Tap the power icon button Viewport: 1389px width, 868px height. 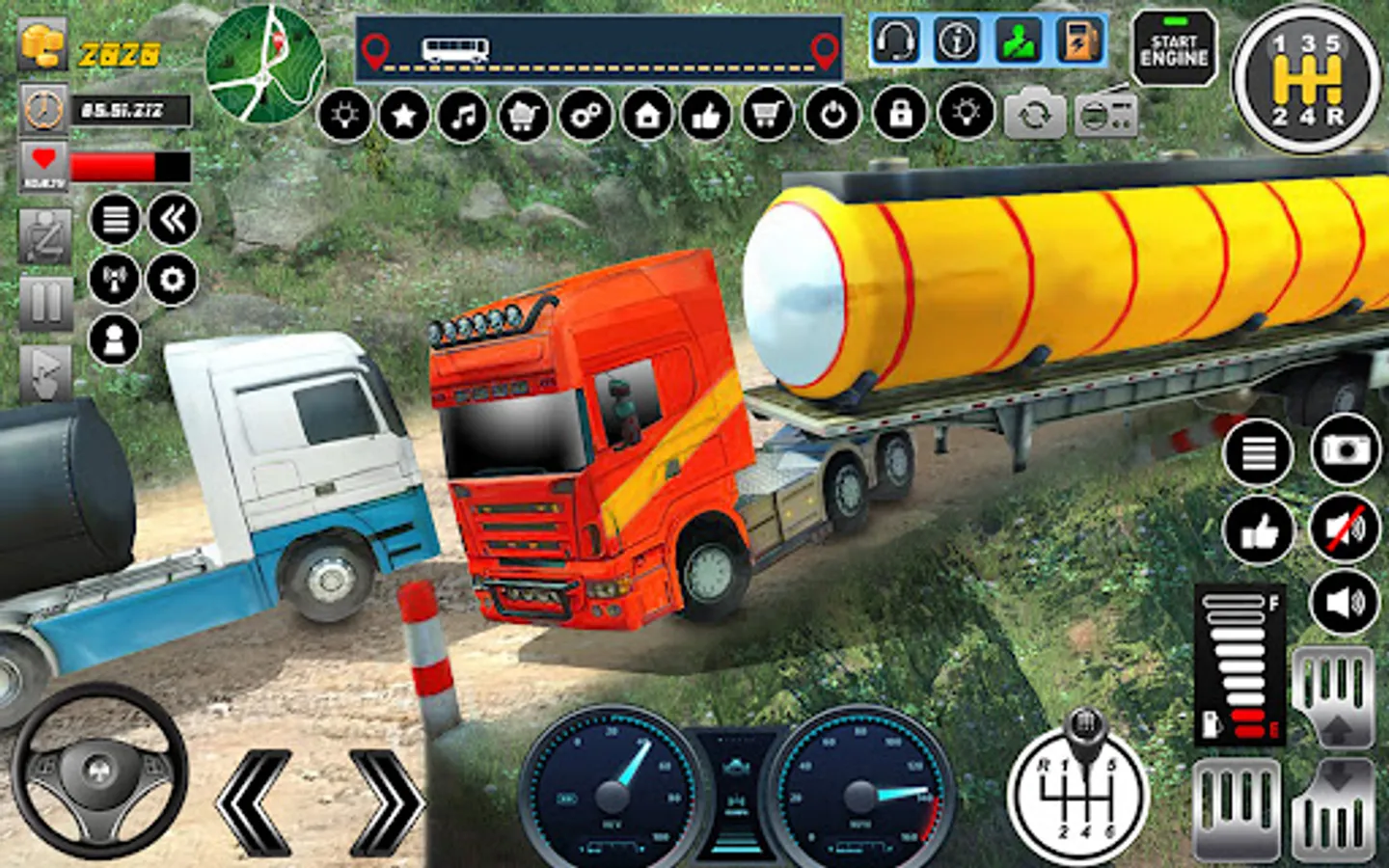click(x=832, y=117)
